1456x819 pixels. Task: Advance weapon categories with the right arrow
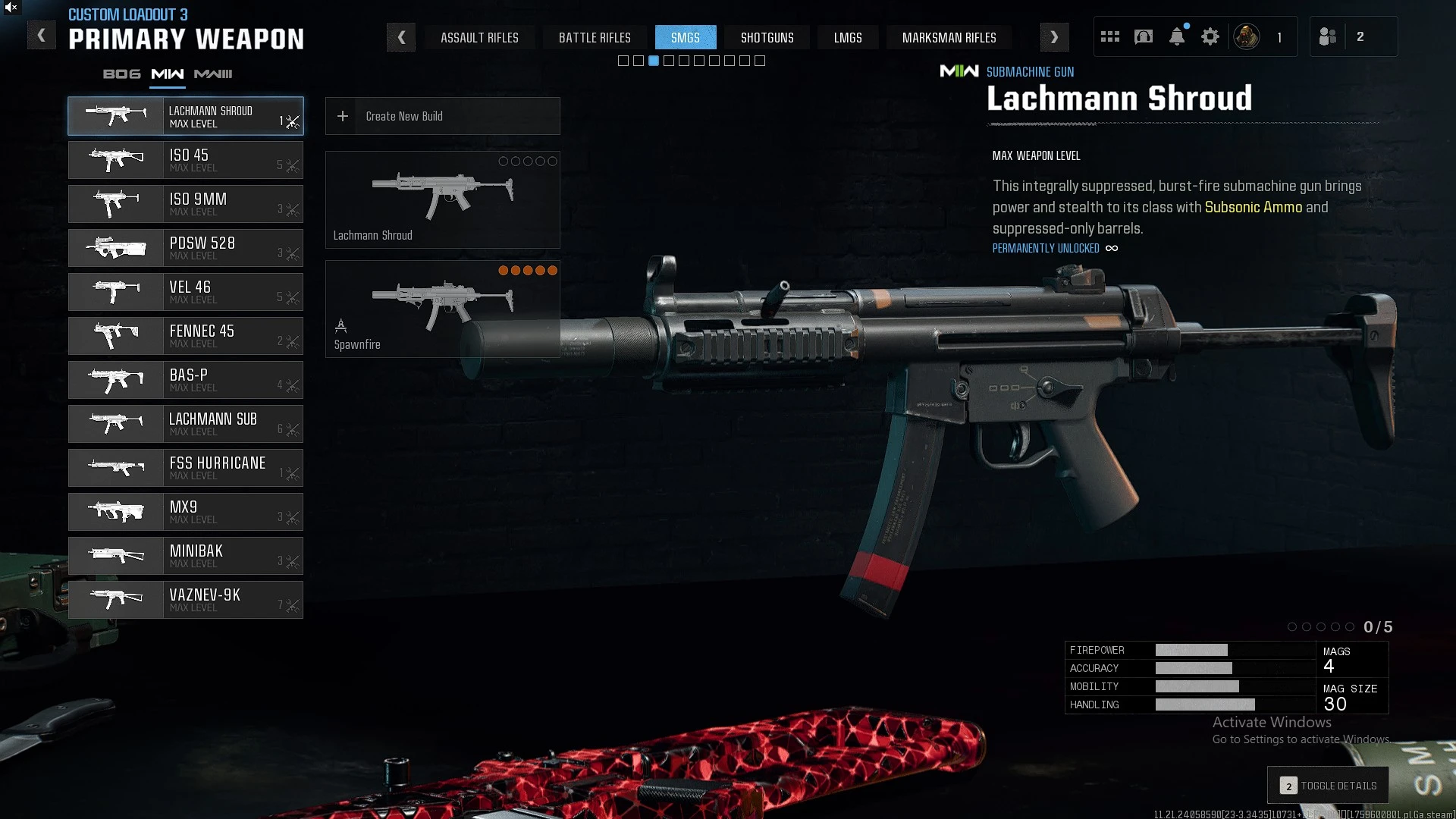(x=1054, y=37)
